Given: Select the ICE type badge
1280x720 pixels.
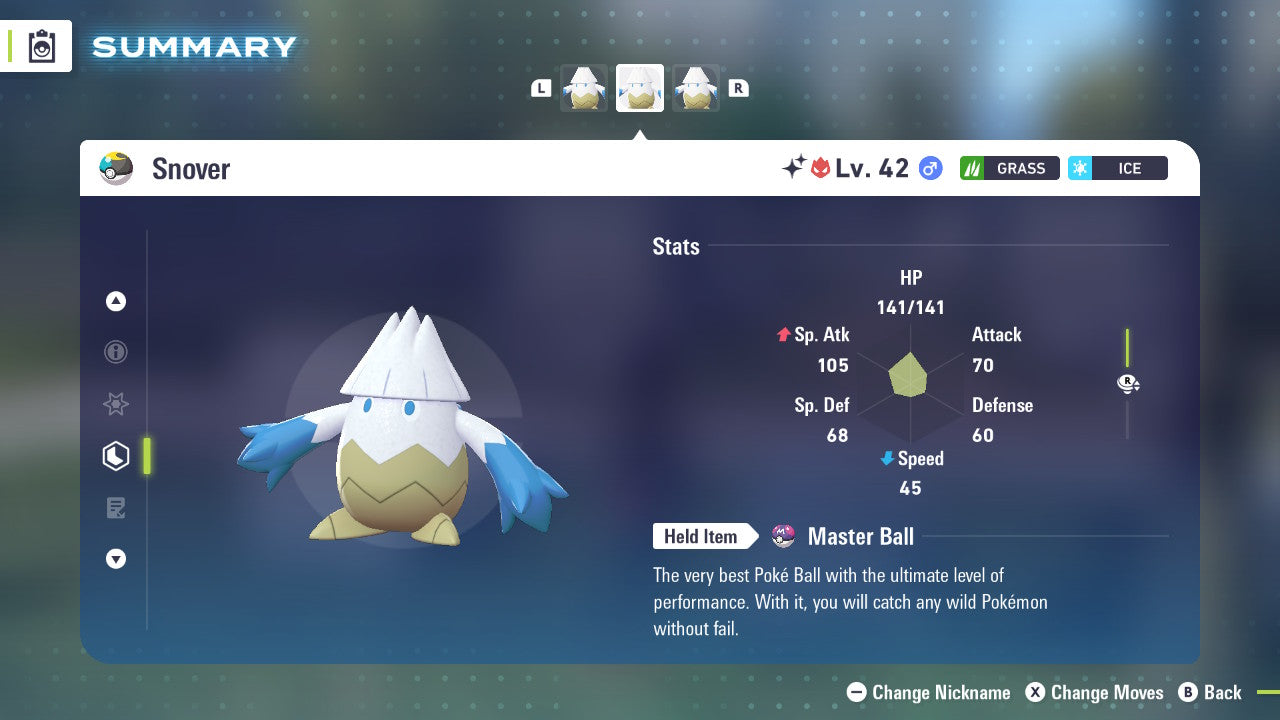Looking at the screenshot, I should click(1118, 168).
